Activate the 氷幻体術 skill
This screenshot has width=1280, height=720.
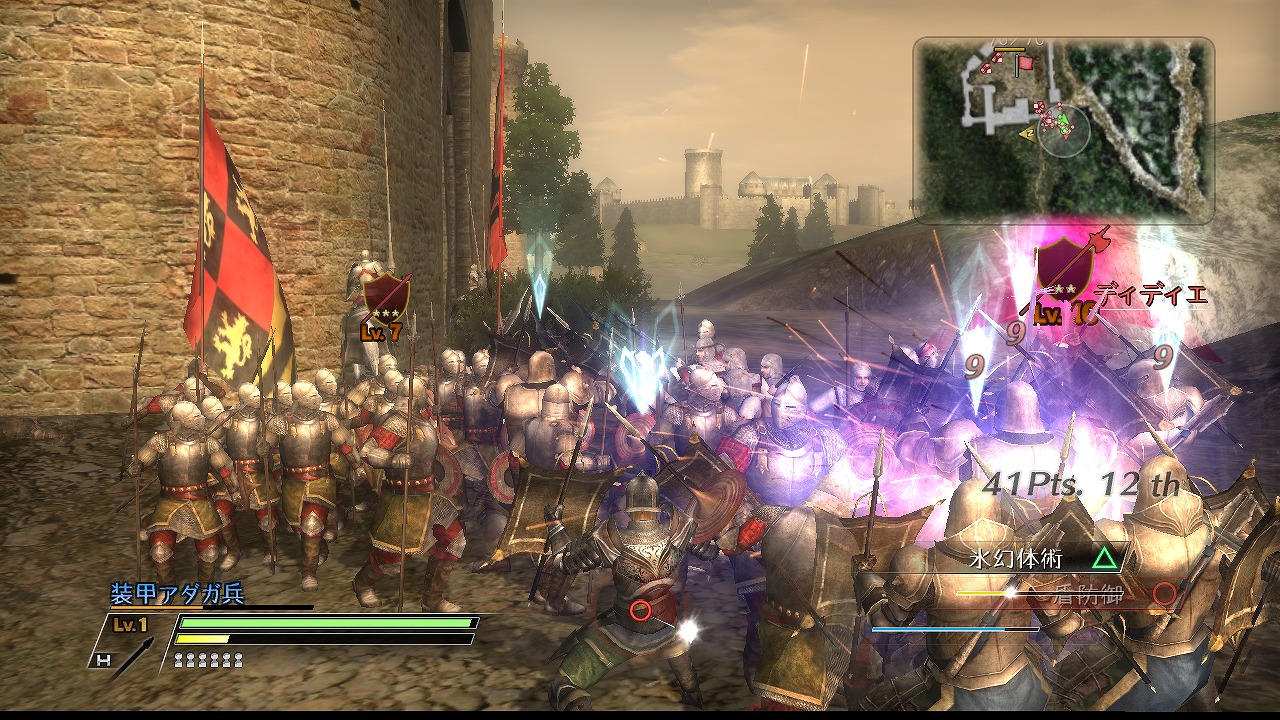(1030, 557)
